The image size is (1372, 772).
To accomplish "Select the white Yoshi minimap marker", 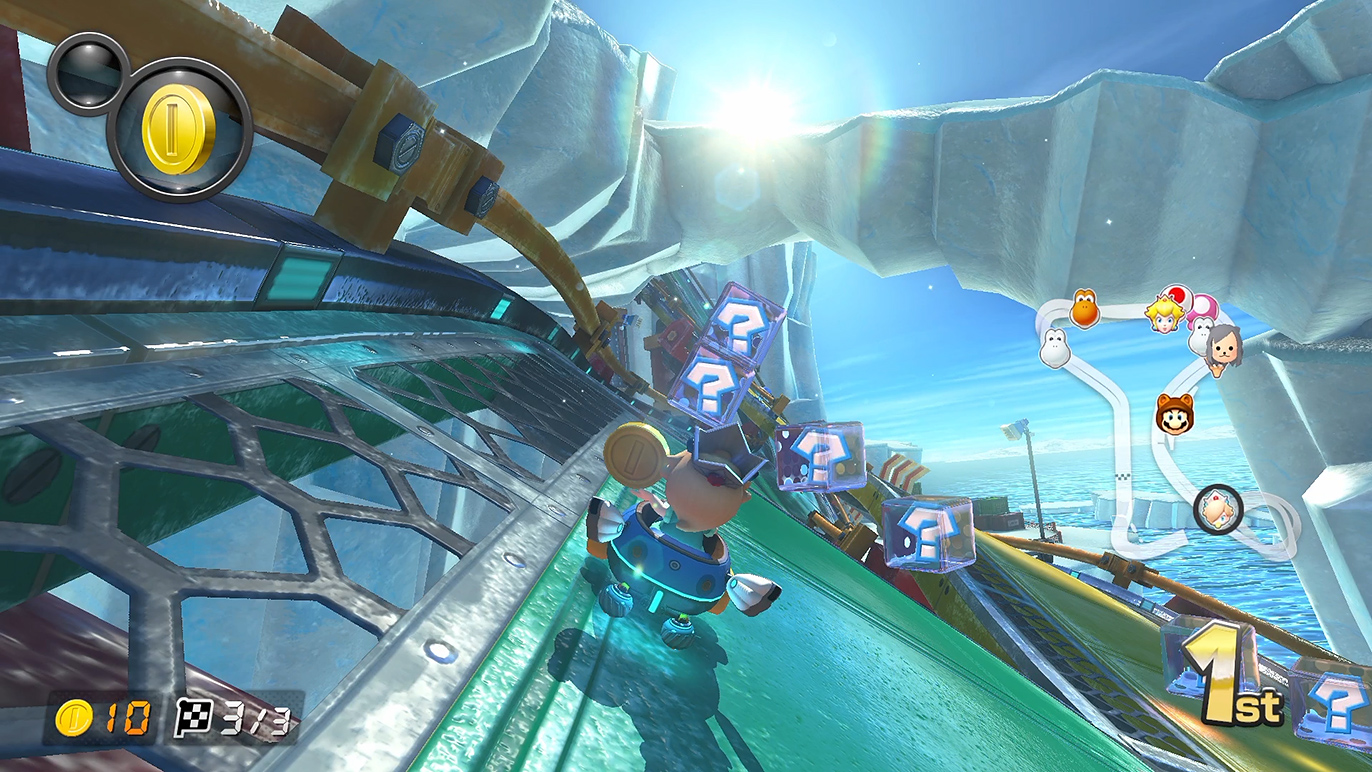I will pos(1053,347).
